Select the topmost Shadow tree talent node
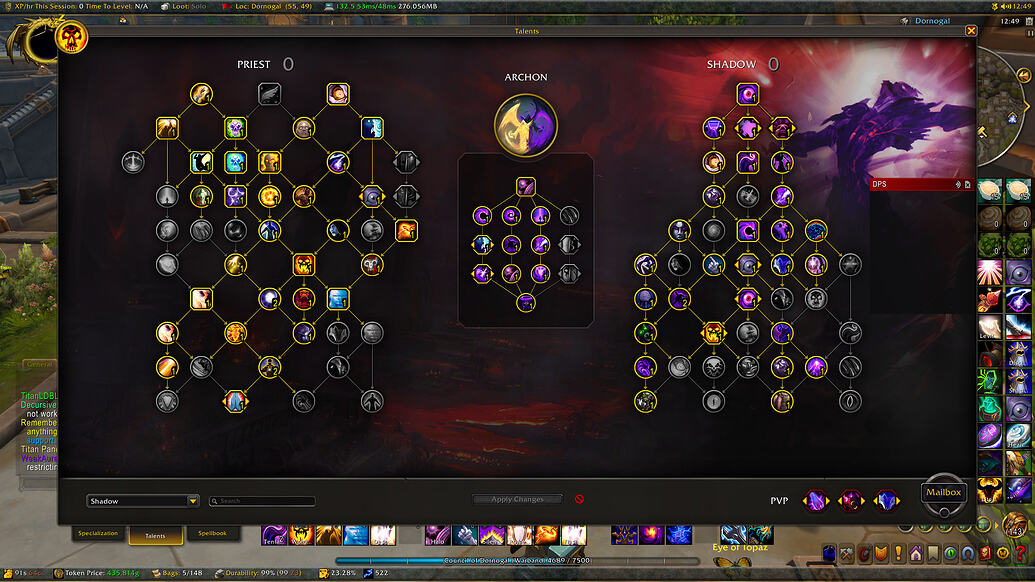 click(x=748, y=94)
